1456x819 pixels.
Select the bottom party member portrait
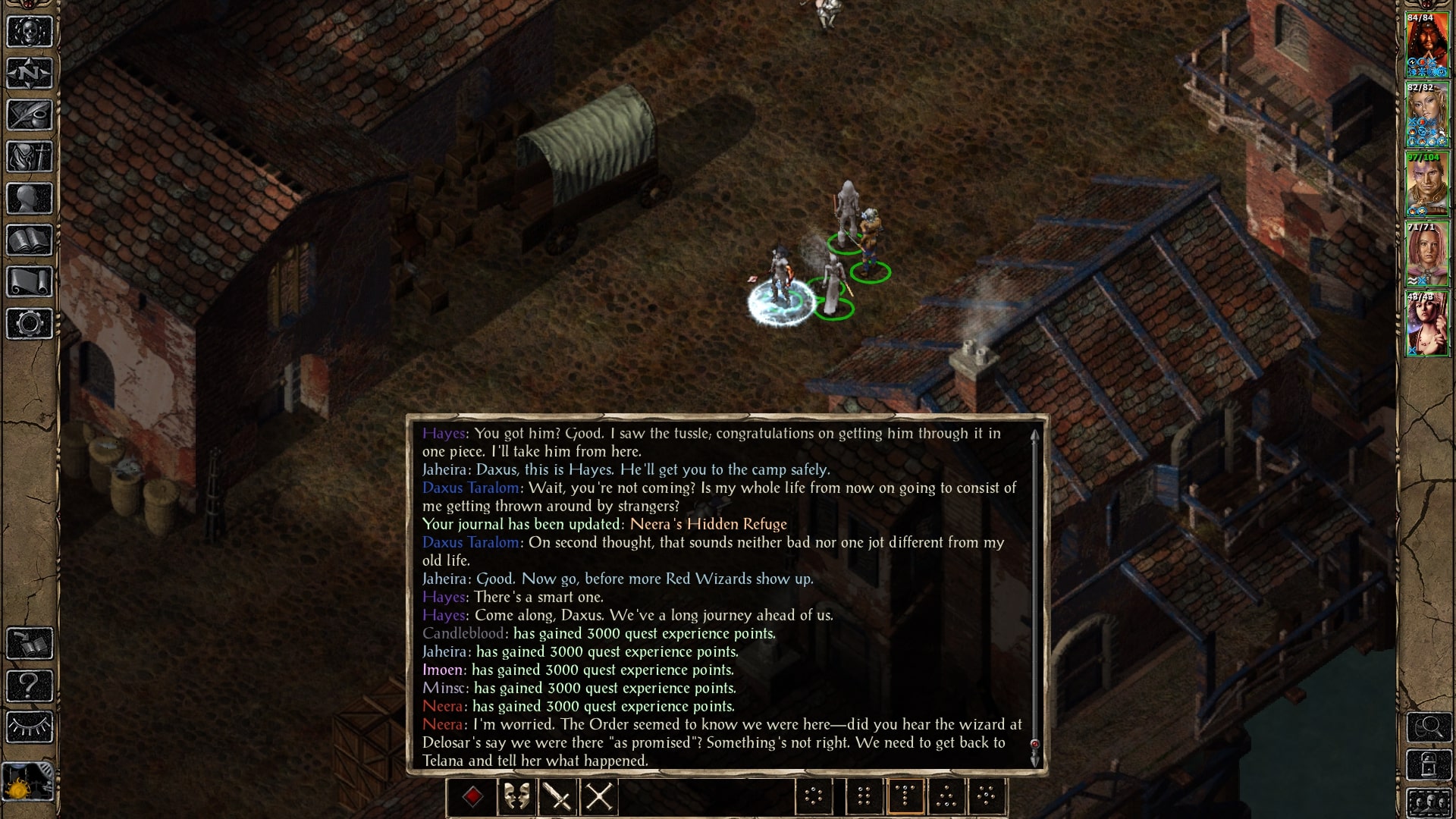[x=1428, y=322]
